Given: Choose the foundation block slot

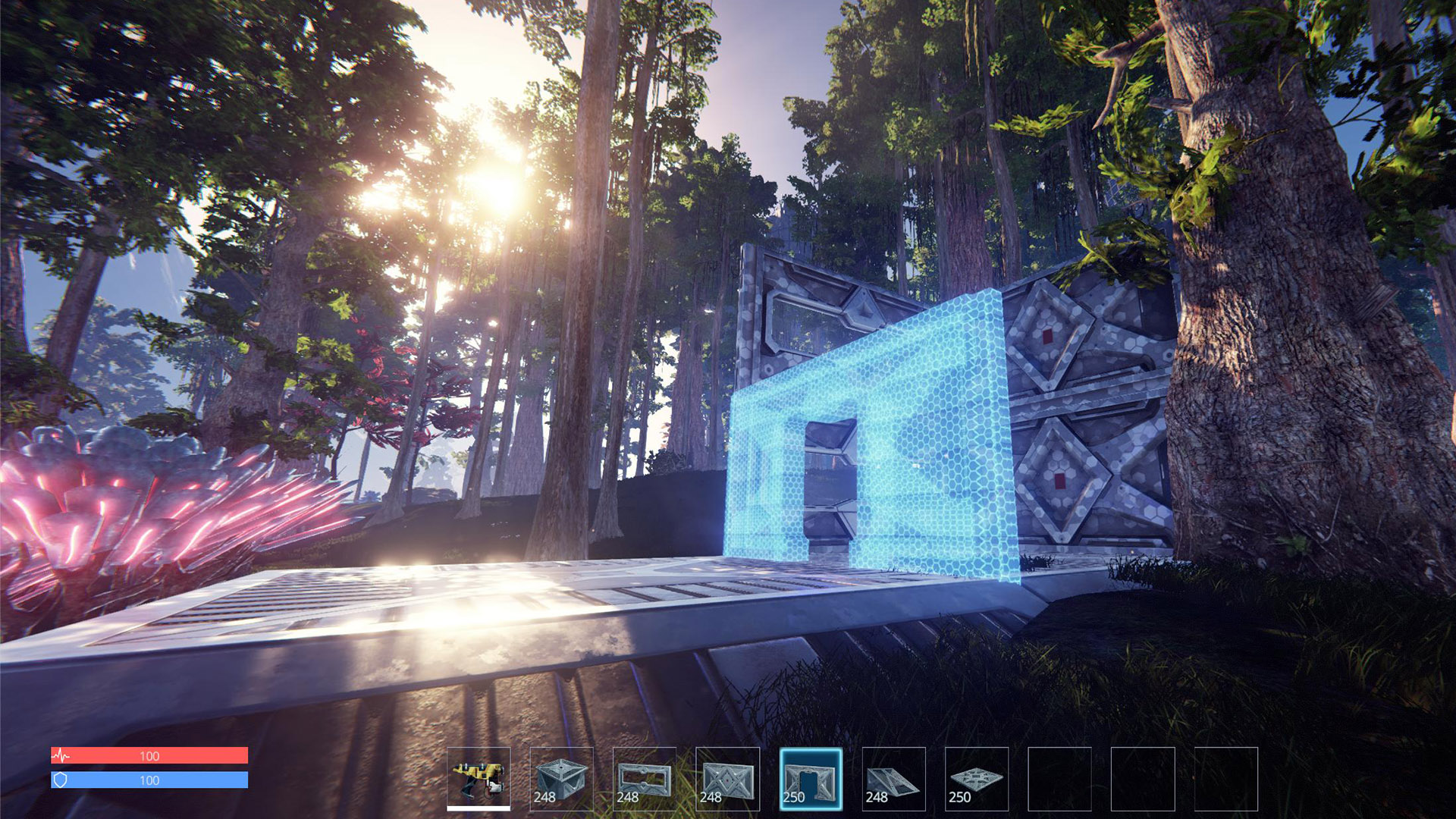Looking at the screenshot, I should [561, 779].
